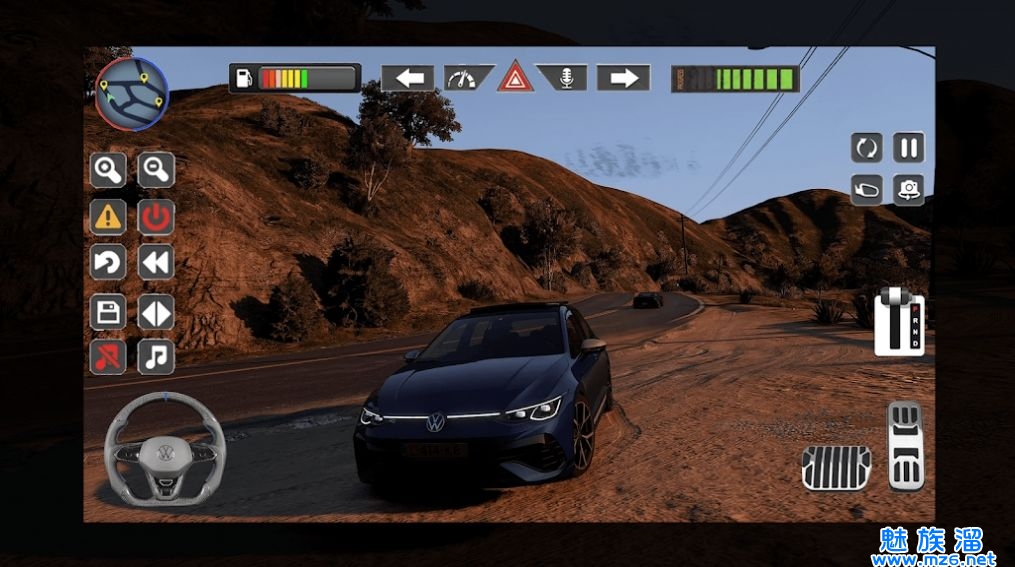
Task: Activate the left turn signal arrow
Action: 408,78
